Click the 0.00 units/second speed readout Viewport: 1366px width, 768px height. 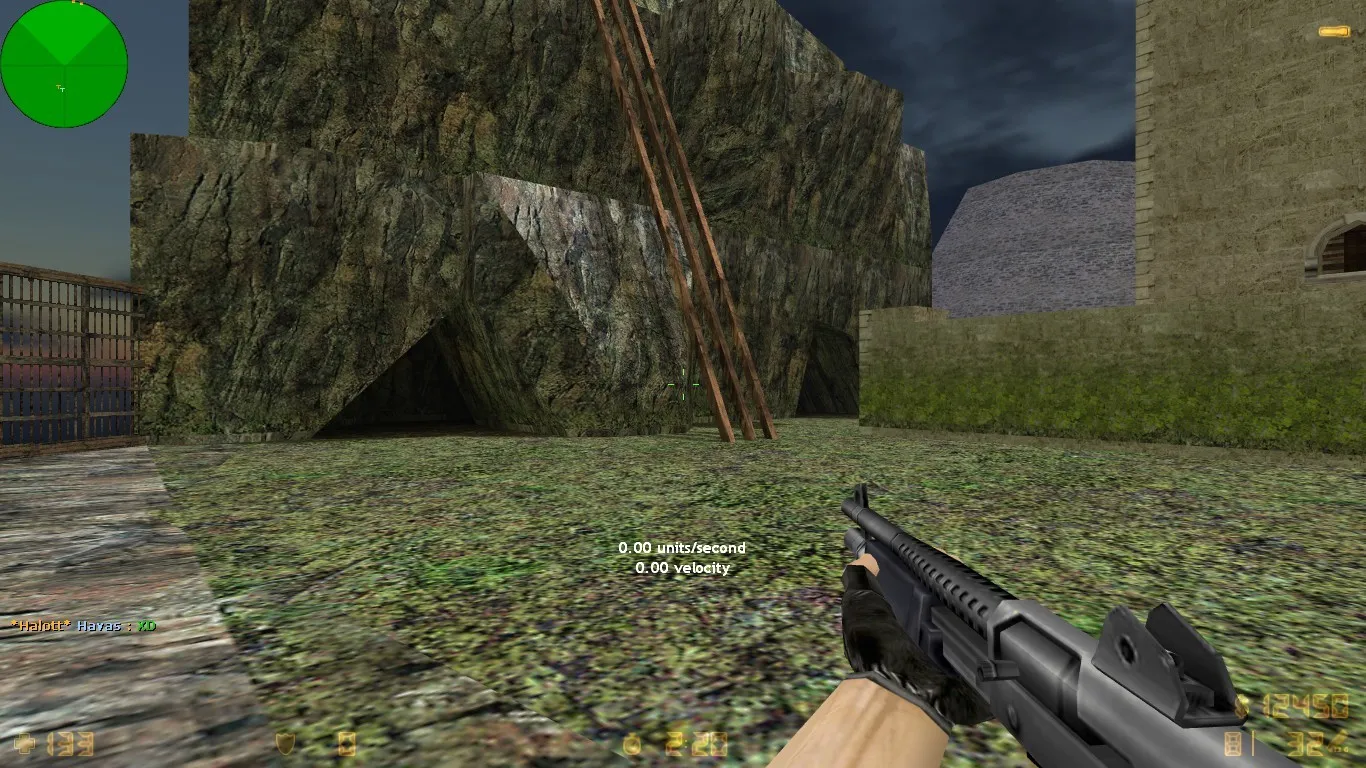(682, 548)
